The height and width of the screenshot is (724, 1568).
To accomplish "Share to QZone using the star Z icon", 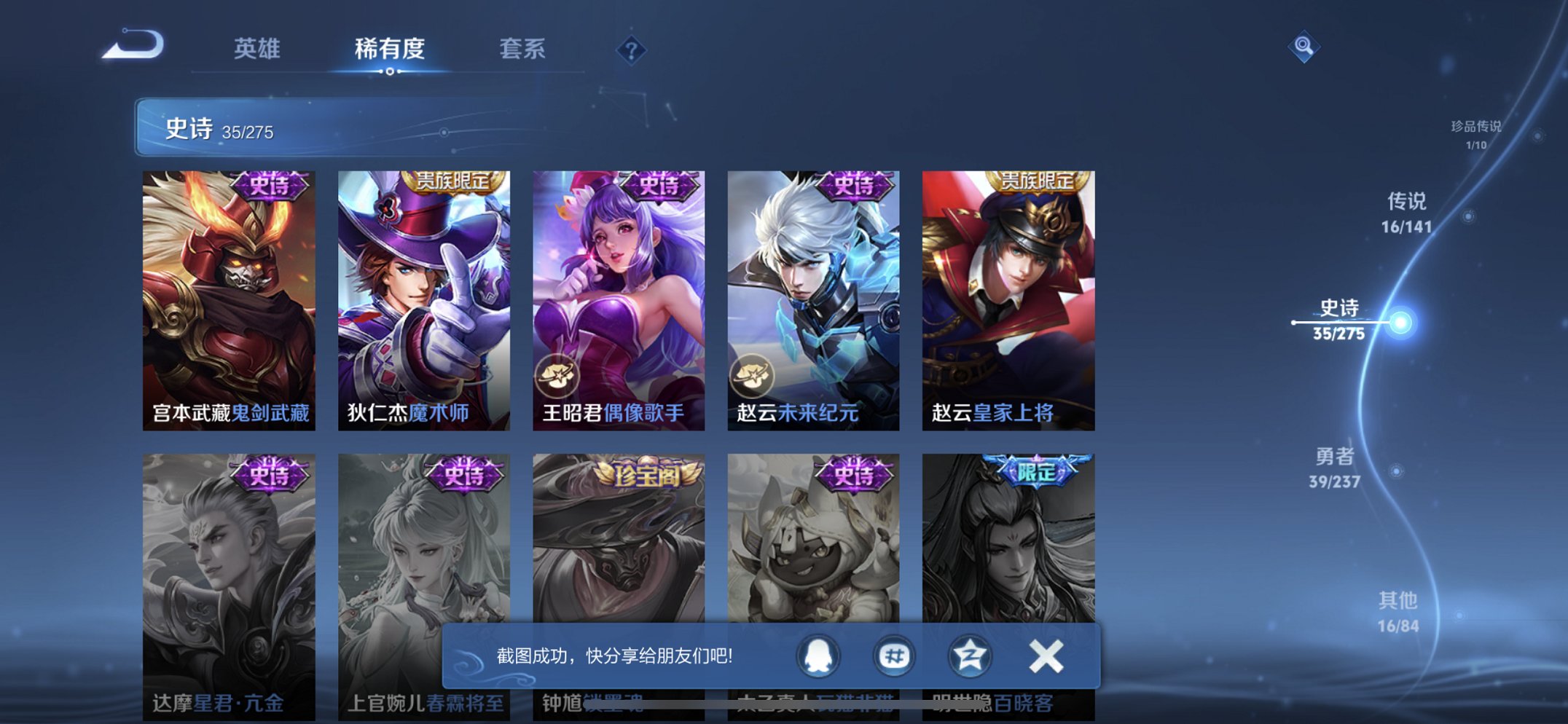I will point(969,655).
